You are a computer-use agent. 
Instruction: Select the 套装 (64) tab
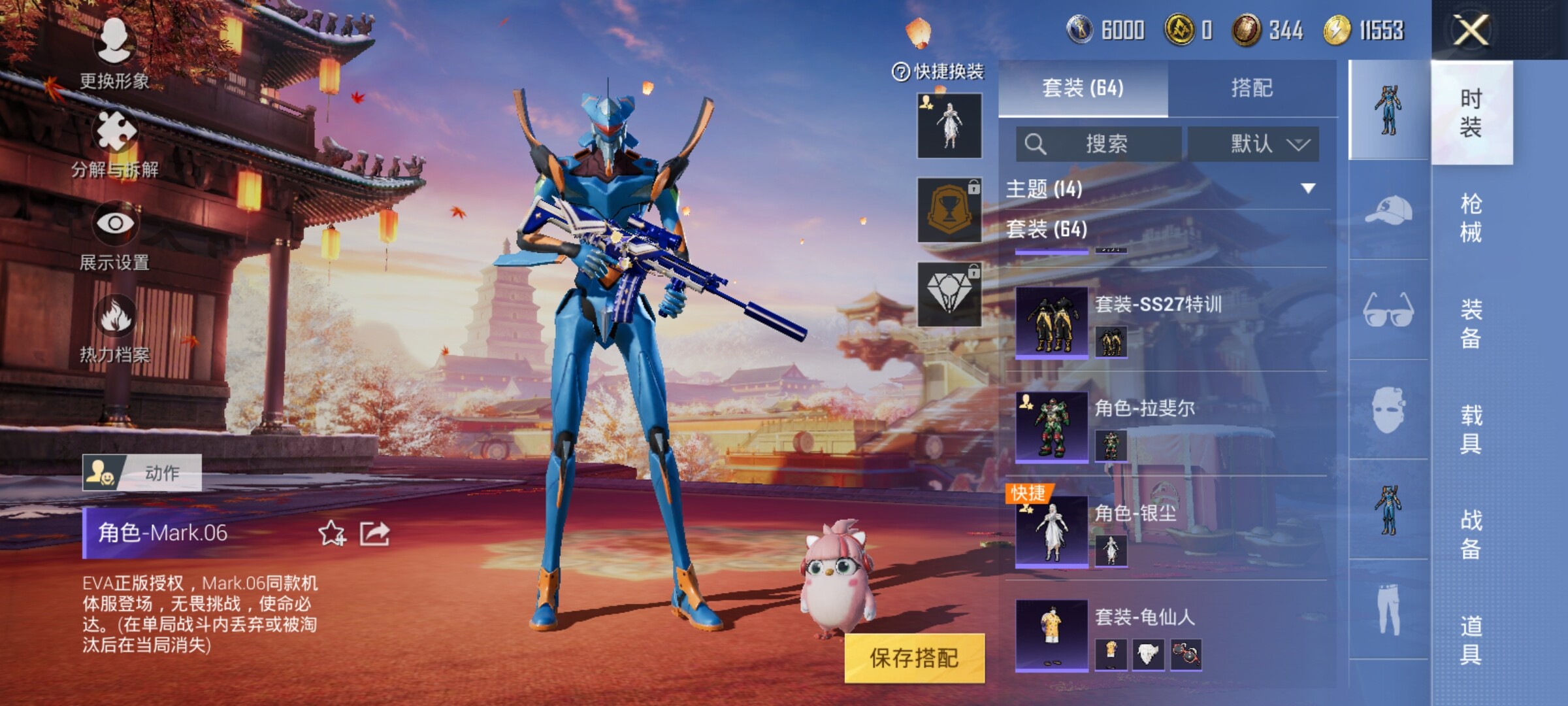coord(1083,88)
